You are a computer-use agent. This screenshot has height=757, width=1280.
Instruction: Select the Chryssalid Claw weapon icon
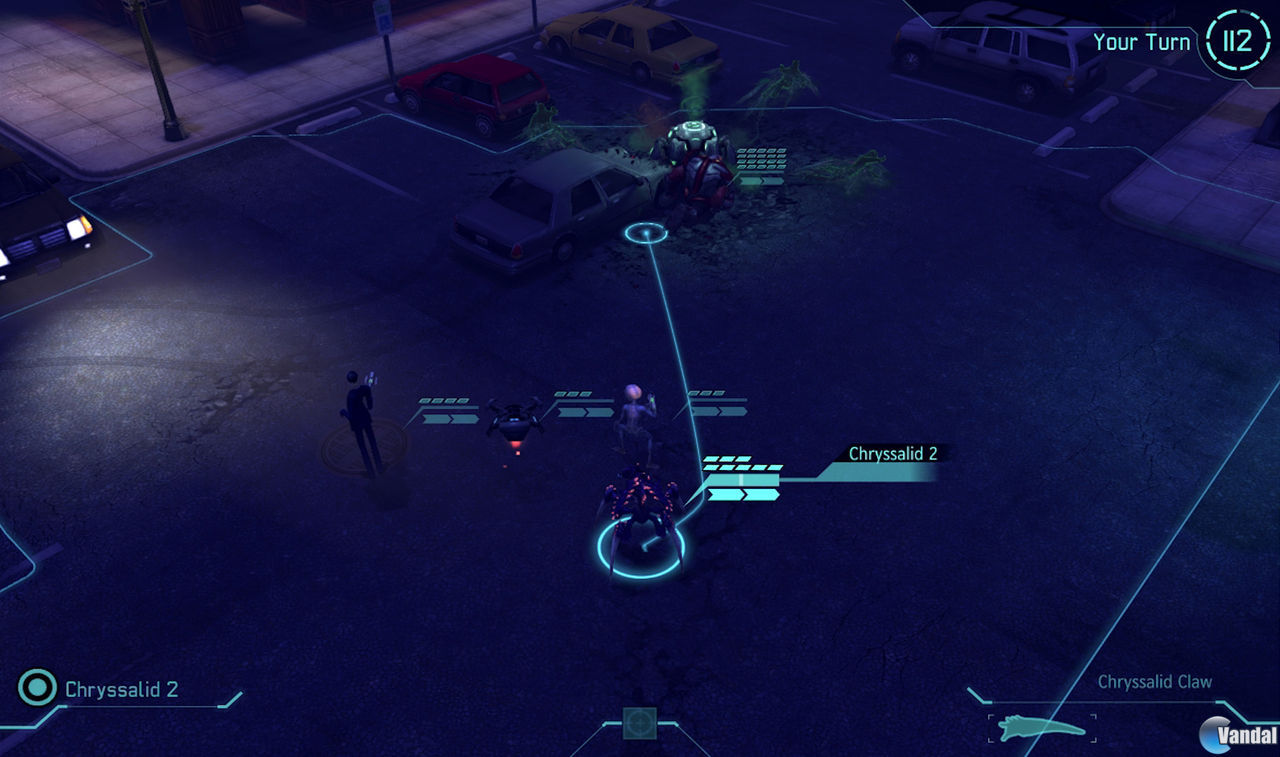(1041, 727)
